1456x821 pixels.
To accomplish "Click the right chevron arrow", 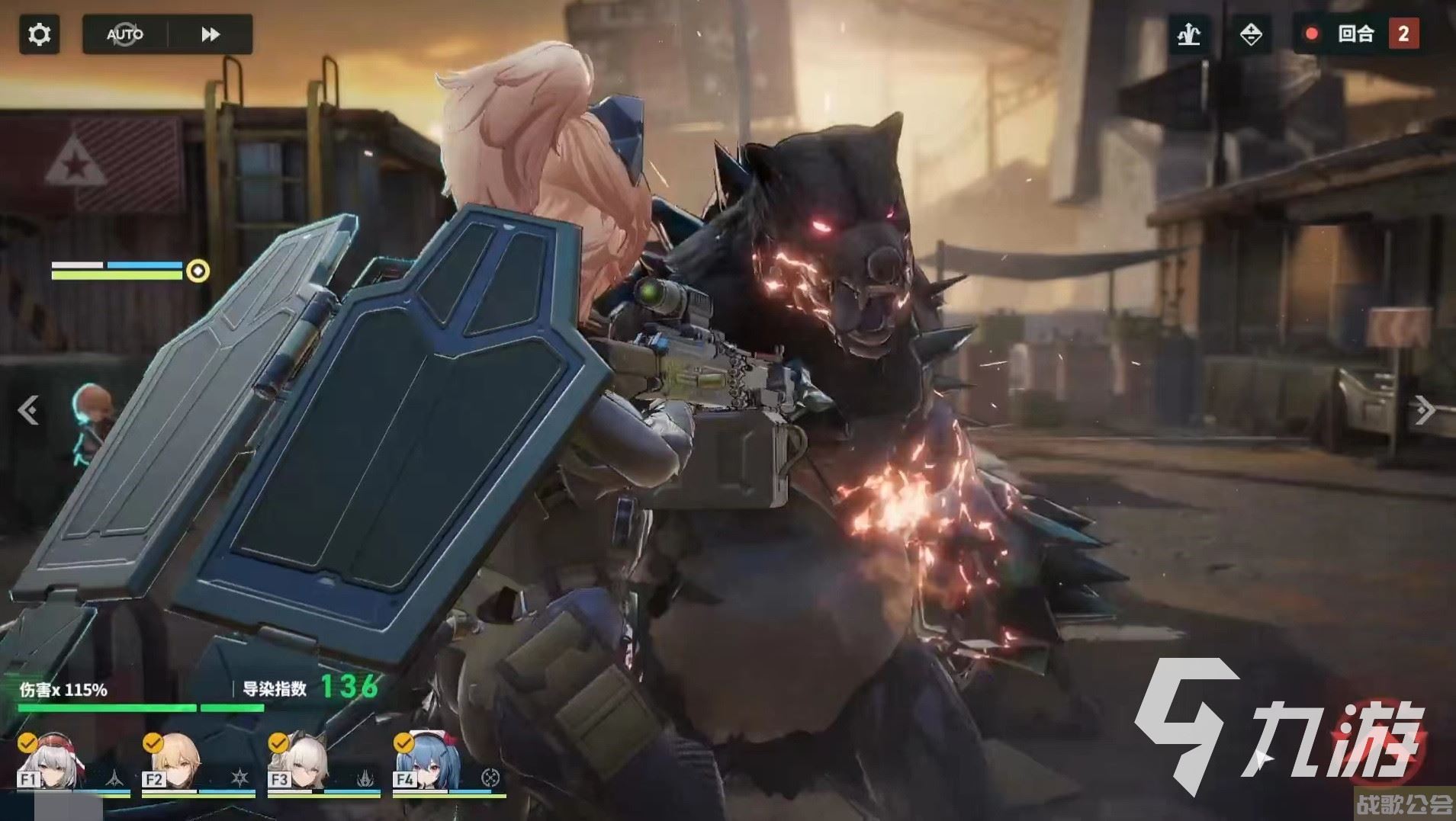I will (x=1424, y=410).
